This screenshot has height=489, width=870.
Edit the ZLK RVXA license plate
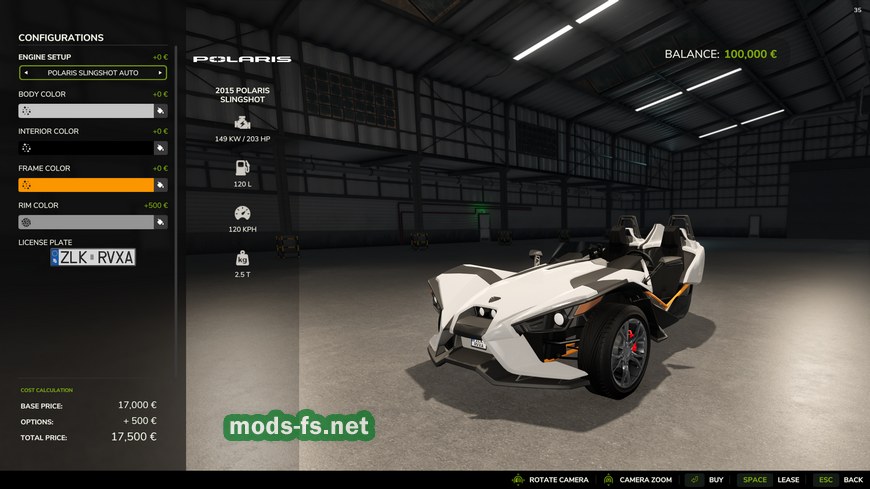pos(93,257)
